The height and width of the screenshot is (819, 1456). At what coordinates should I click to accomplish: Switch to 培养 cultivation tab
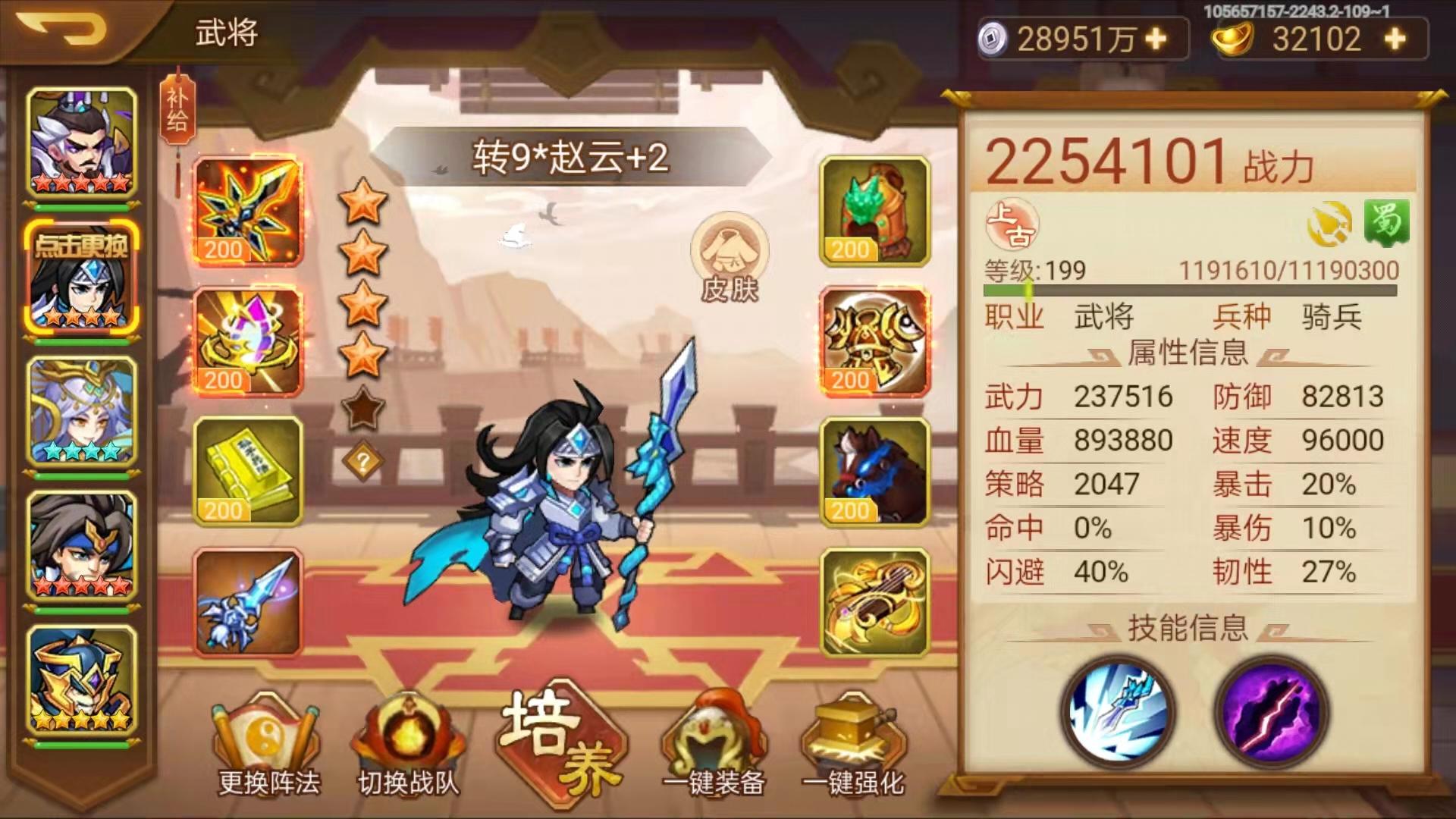[x=557, y=747]
